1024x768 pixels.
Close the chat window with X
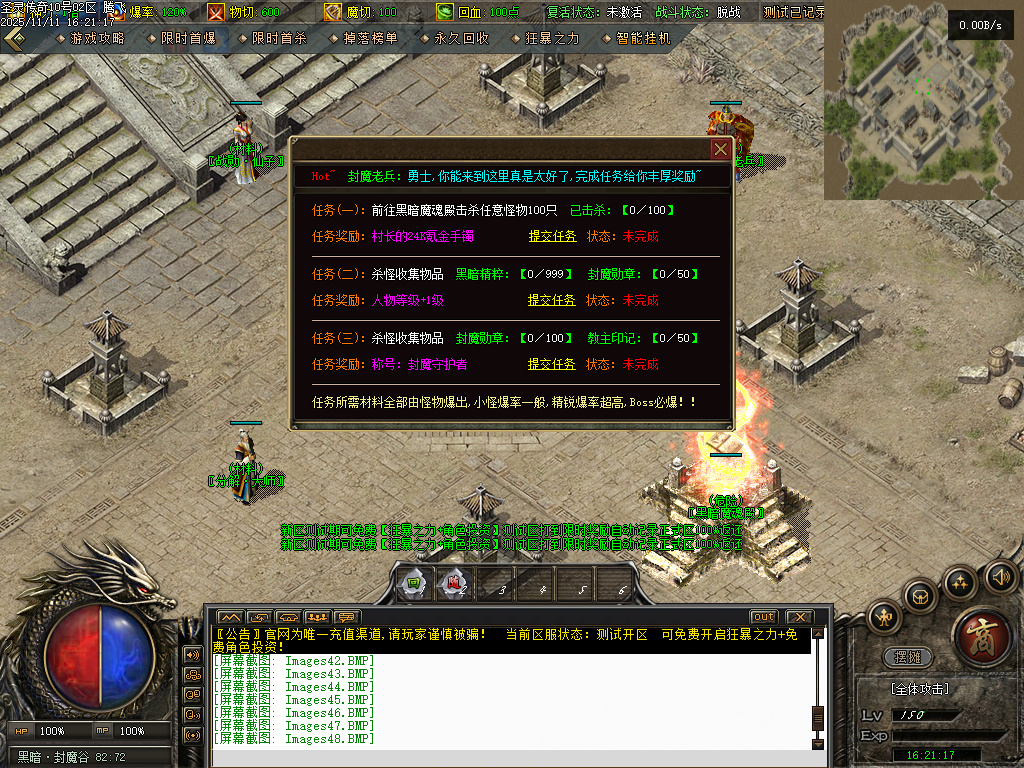pyautogui.click(x=799, y=616)
